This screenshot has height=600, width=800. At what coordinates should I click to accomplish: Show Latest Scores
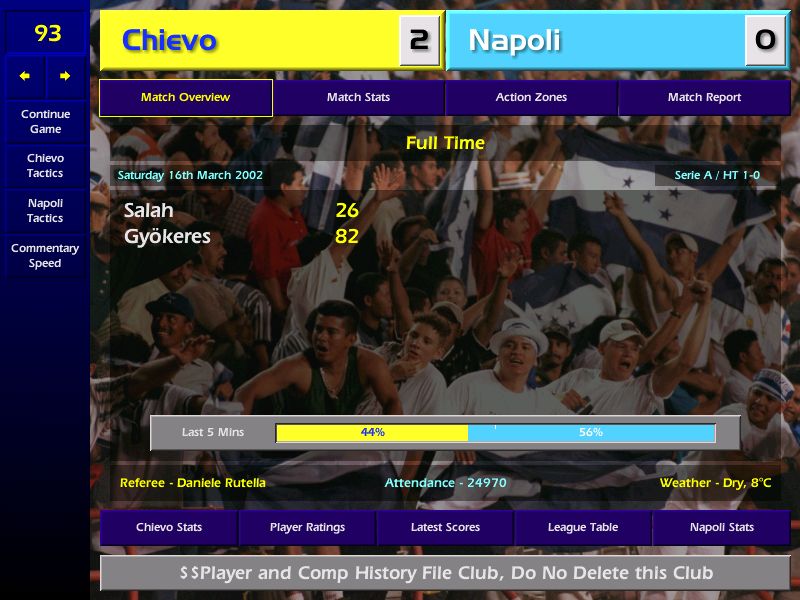pyautogui.click(x=445, y=527)
